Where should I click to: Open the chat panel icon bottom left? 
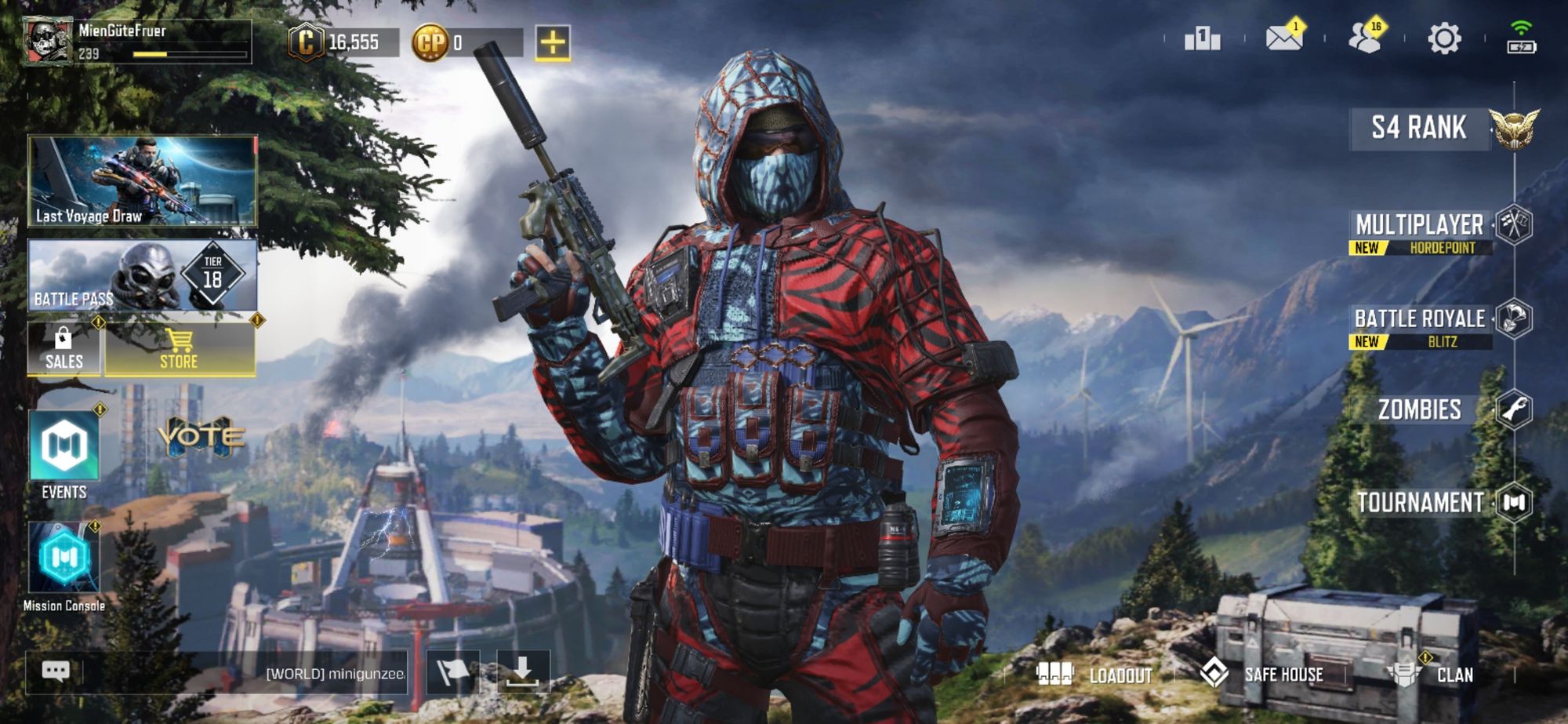[x=55, y=671]
